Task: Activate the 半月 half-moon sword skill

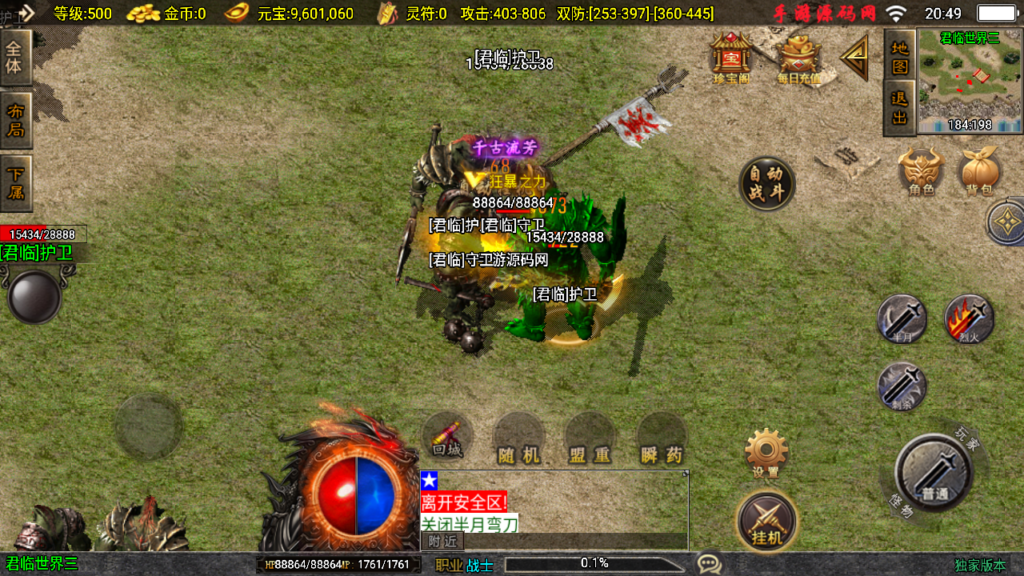Action: coord(902,320)
